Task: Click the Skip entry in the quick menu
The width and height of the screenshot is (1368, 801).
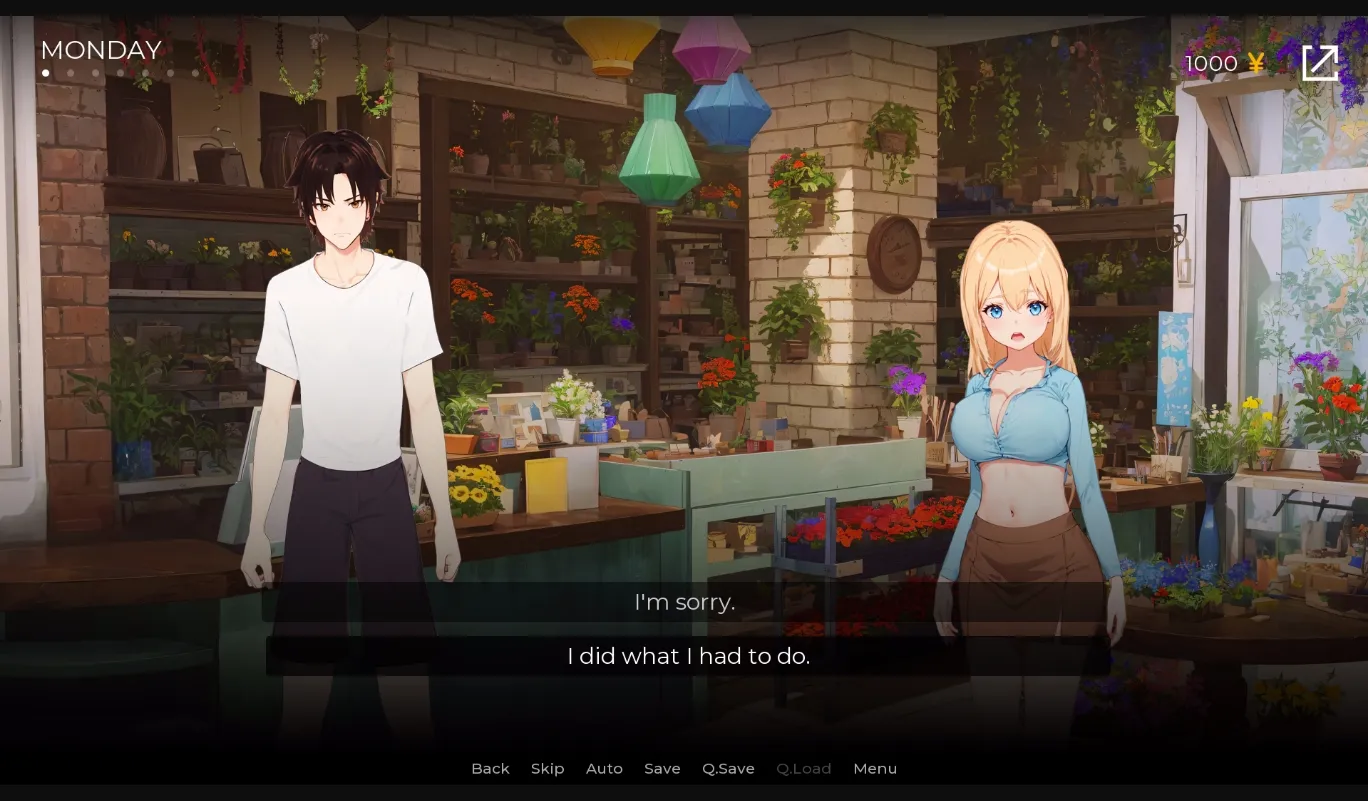Action: (547, 768)
